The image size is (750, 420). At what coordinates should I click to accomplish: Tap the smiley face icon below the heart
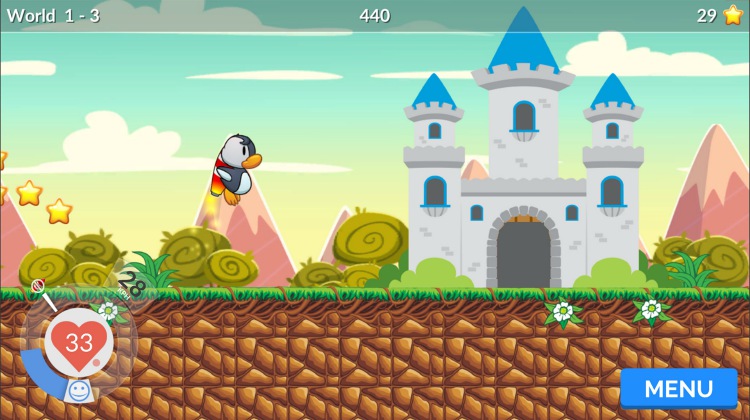(80, 389)
